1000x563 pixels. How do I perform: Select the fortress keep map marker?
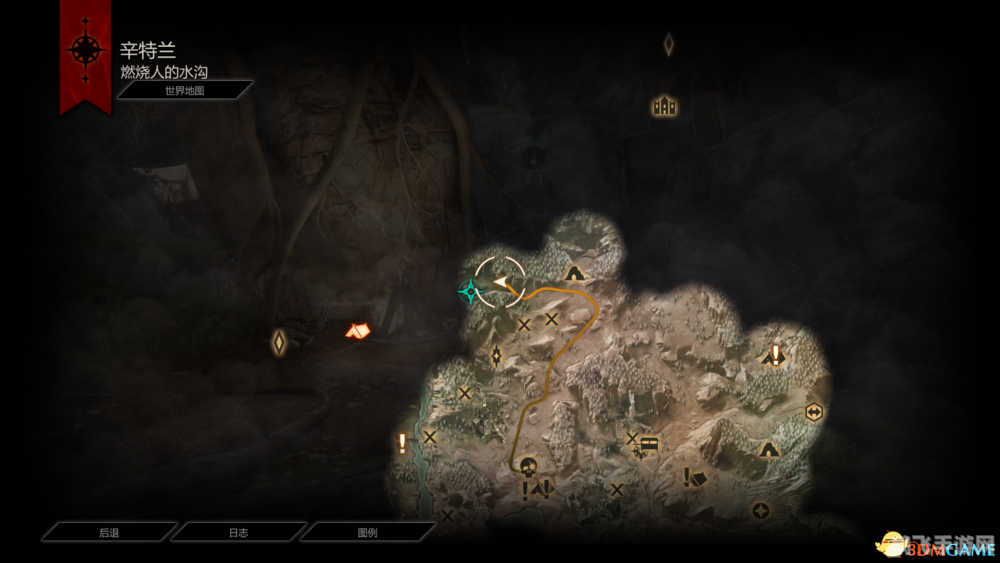pos(665,105)
